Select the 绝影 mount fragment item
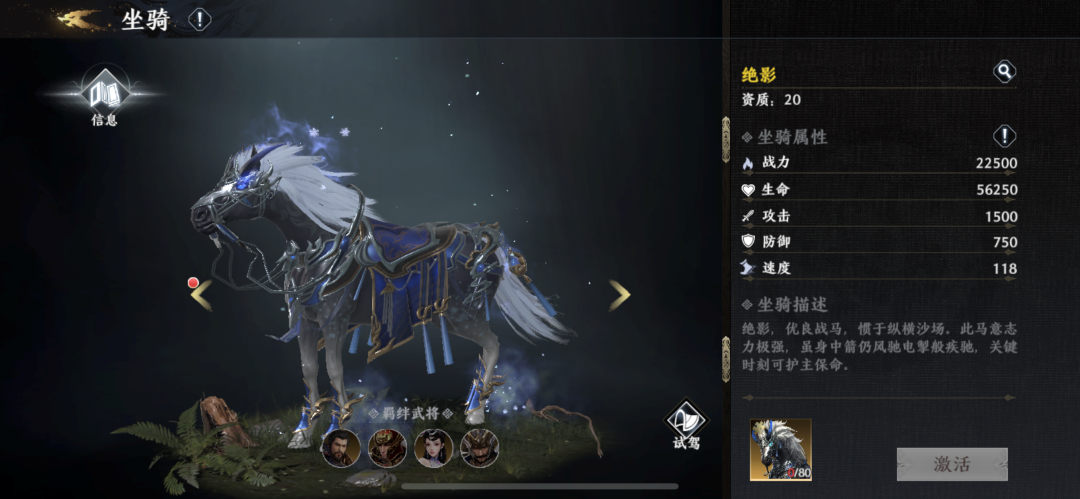The width and height of the screenshot is (1080, 499). click(780, 449)
